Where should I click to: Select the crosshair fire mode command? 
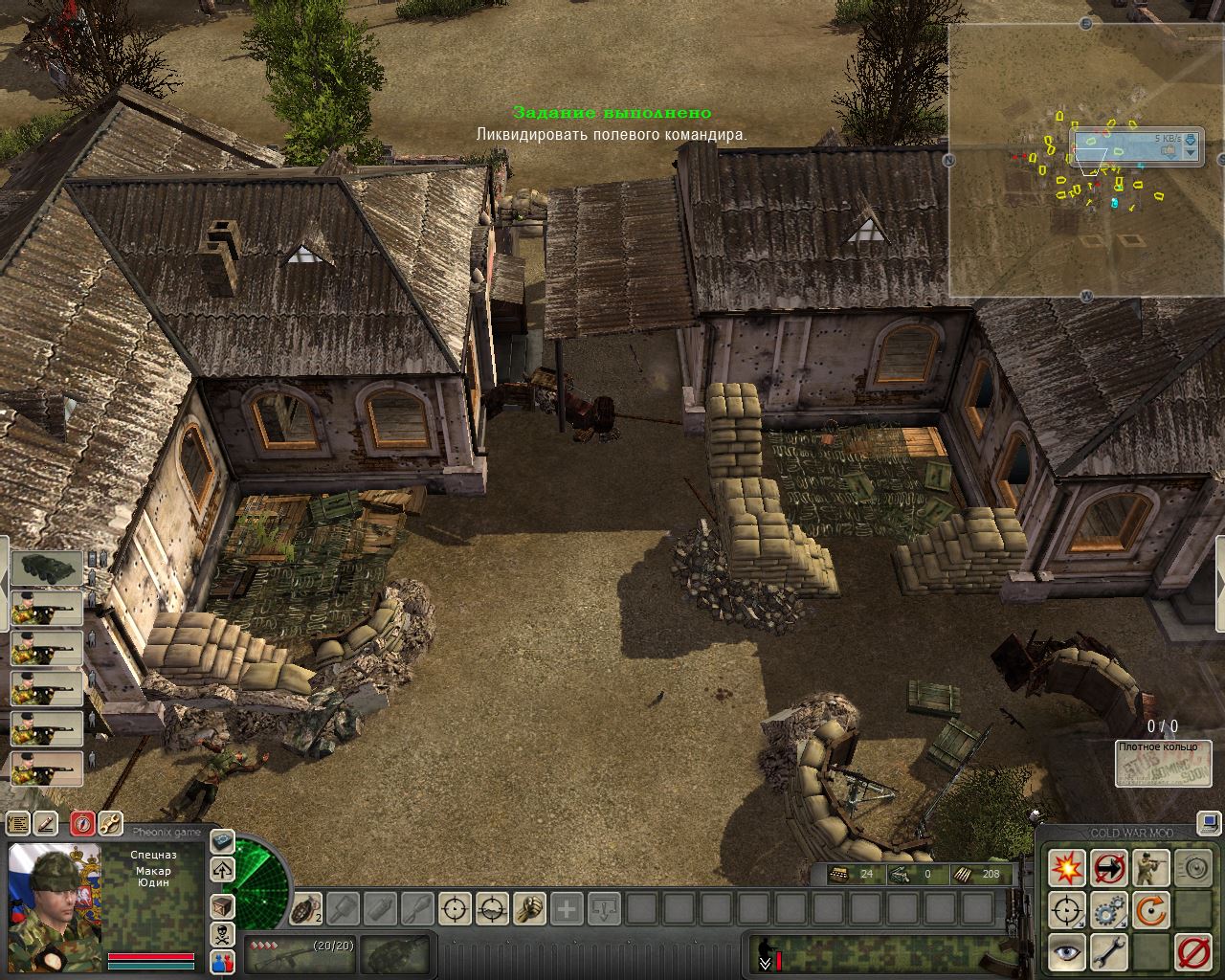(1067, 910)
